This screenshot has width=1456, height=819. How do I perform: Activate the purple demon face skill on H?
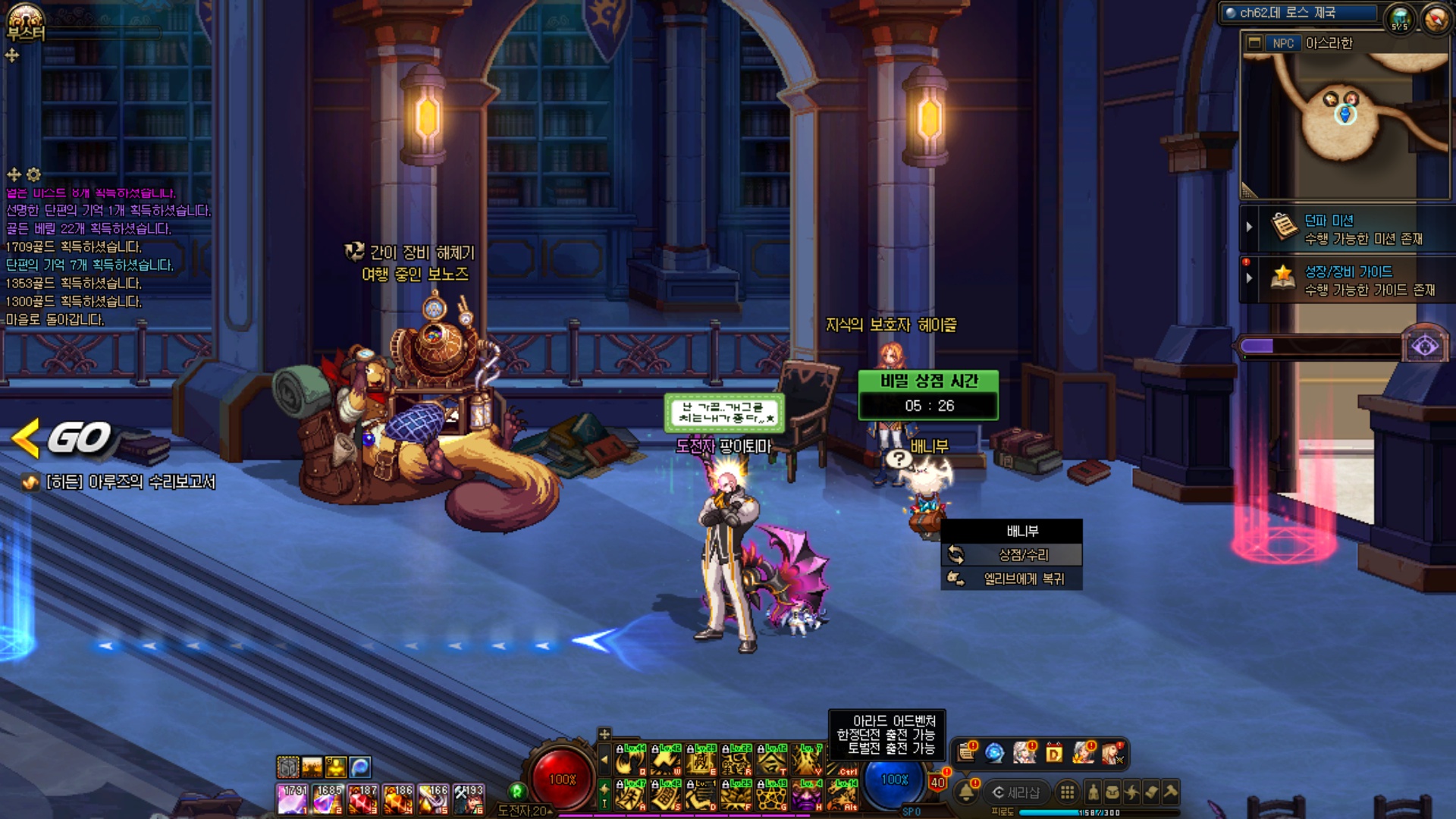(806, 795)
